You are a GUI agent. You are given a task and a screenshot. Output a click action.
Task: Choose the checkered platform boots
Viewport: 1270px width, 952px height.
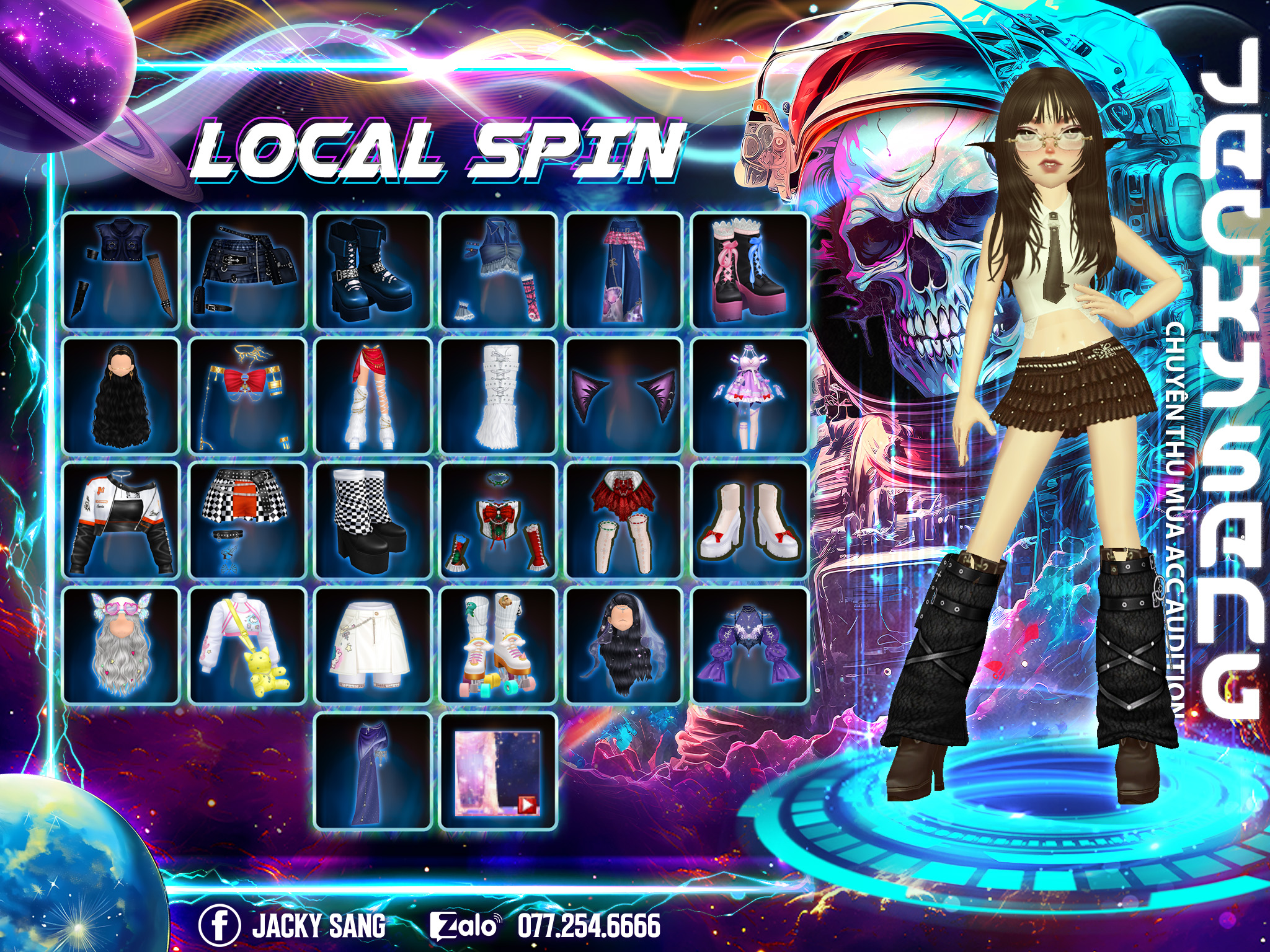pos(373,521)
